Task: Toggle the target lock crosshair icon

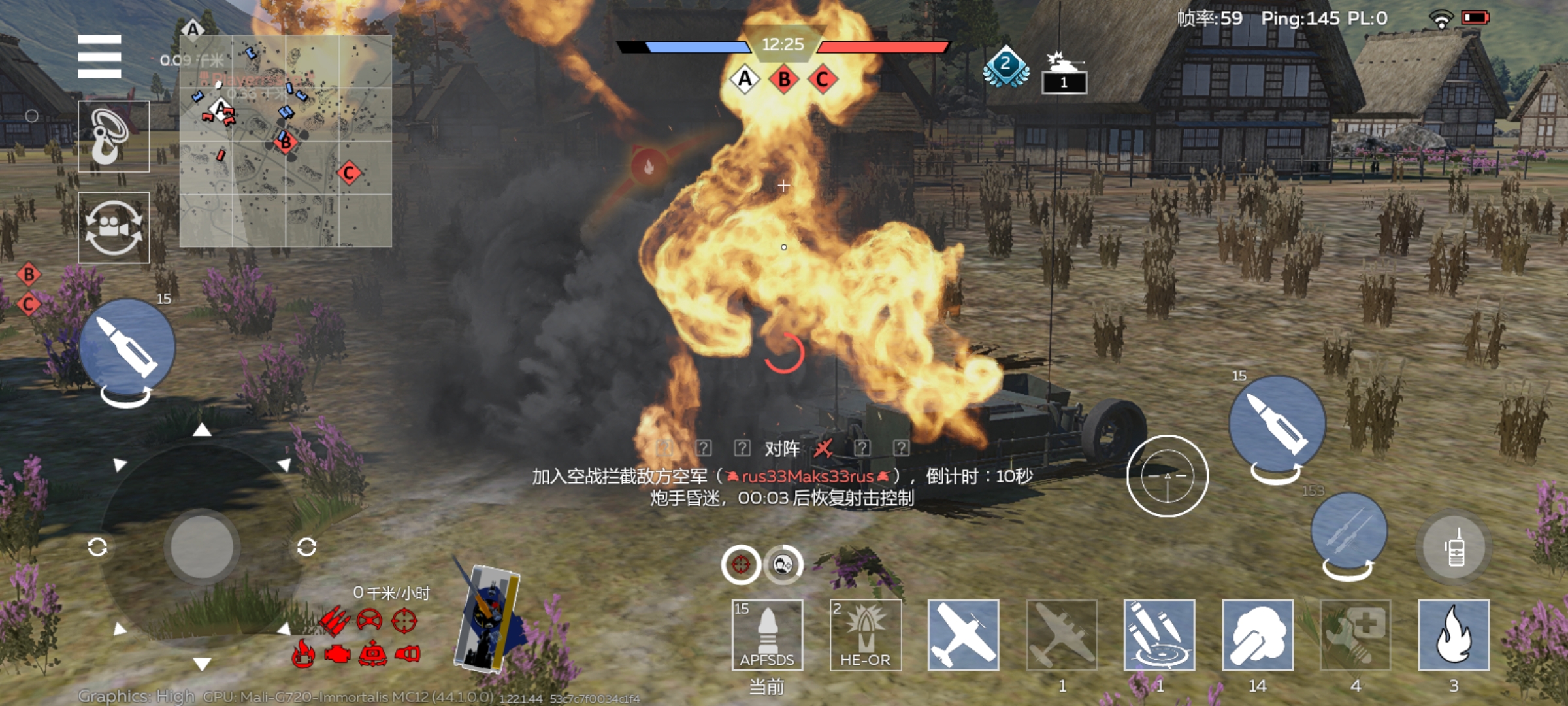Action: pos(740,564)
